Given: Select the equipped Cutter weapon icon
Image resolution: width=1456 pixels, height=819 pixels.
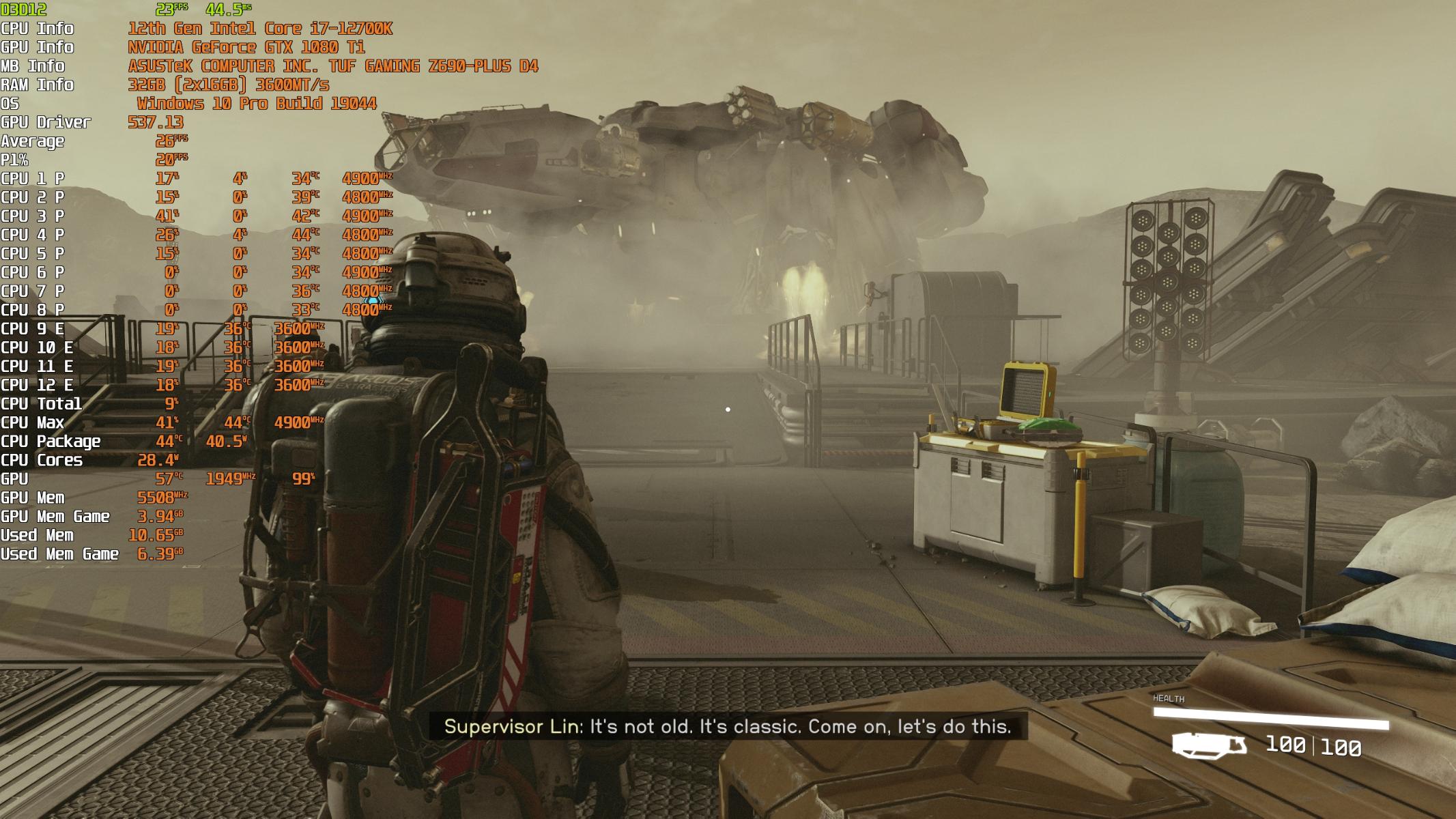Looking at the screenshot, I should click(x=1209, y=744).
